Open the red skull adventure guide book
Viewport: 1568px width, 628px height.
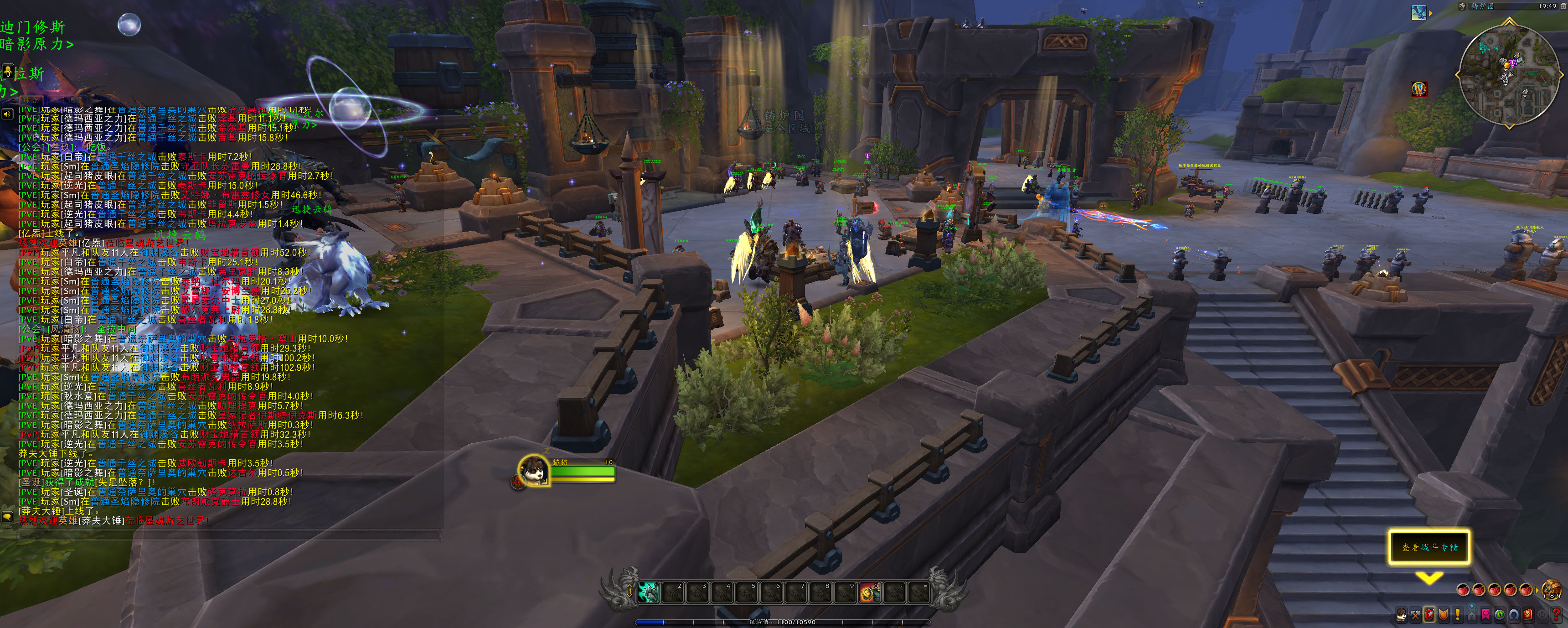(x=1528, y=615)
